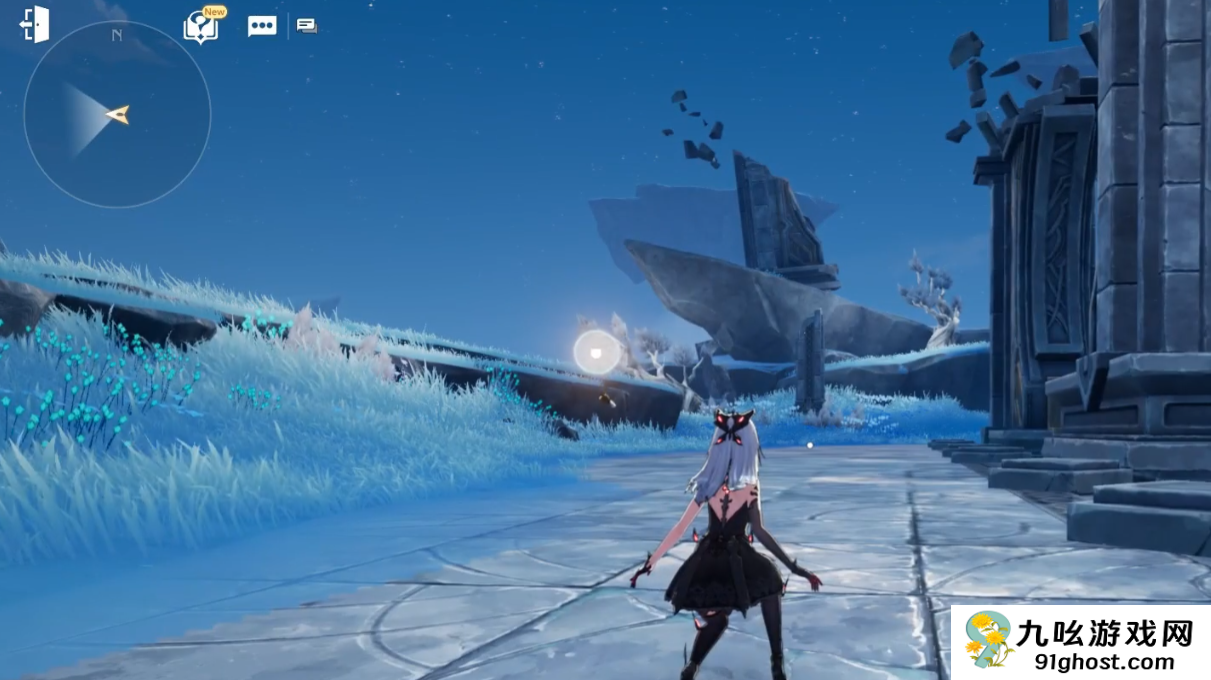Open the chat messages icon
This screenshot has height=680, width=1211.
point(307,26)
